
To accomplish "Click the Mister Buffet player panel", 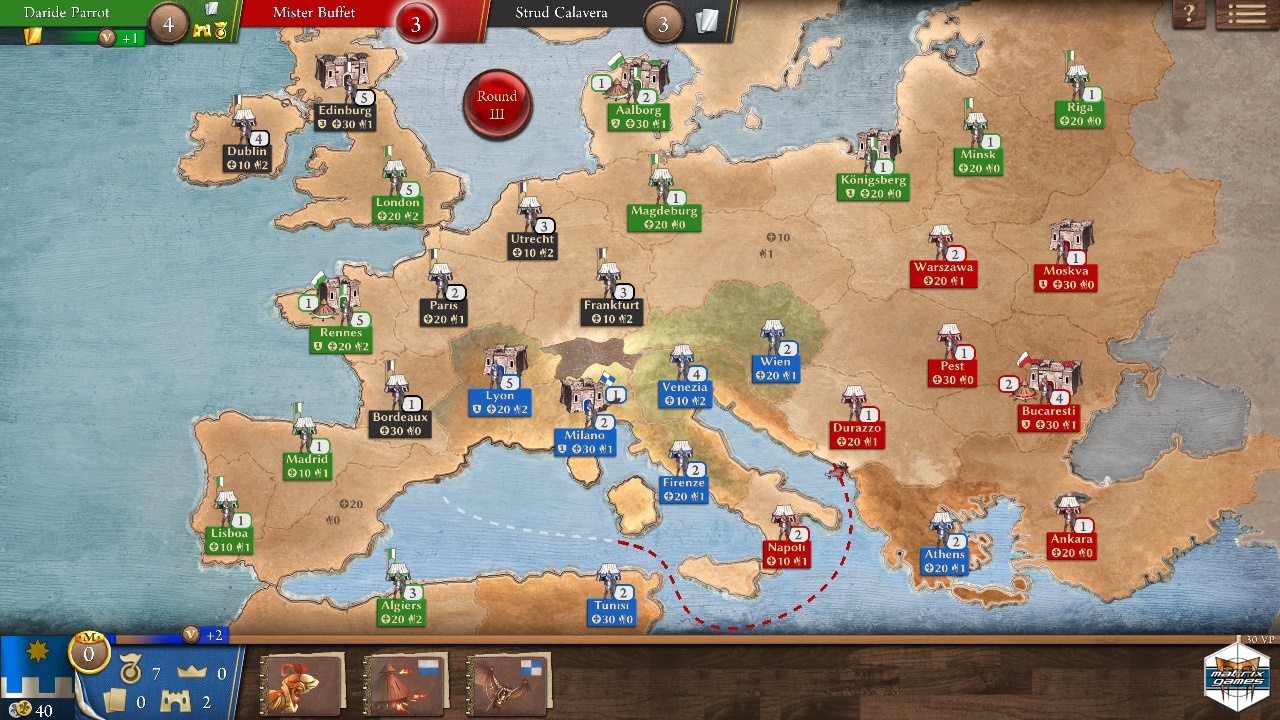I will (x=330, y=15).
